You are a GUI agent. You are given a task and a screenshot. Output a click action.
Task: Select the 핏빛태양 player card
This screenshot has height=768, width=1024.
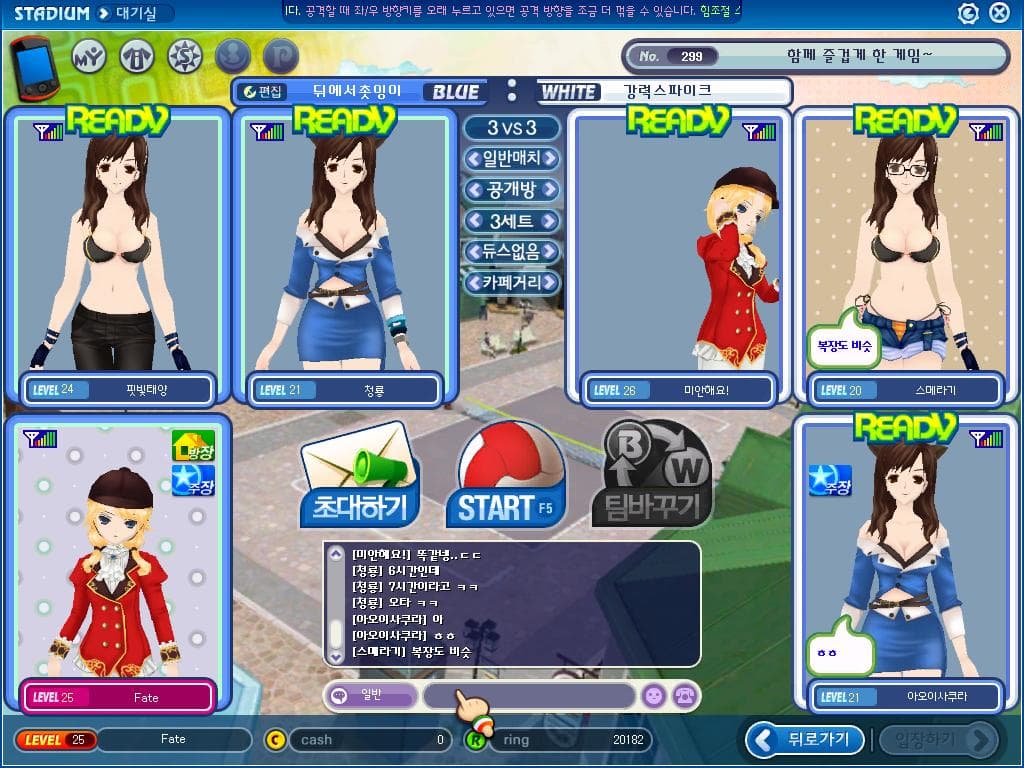(118, 255)
